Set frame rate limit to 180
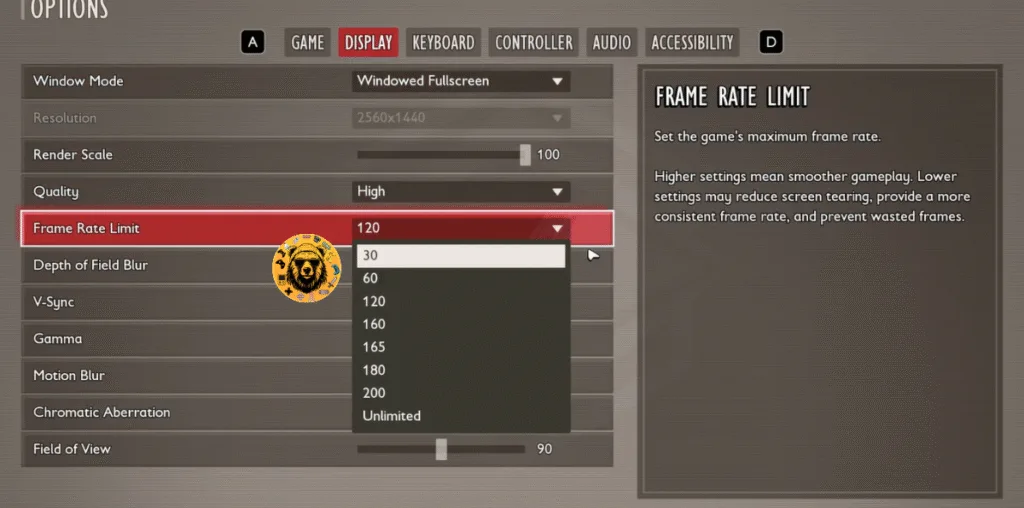Viewport: 1024px width, 508px height. (x=461, y=370)
